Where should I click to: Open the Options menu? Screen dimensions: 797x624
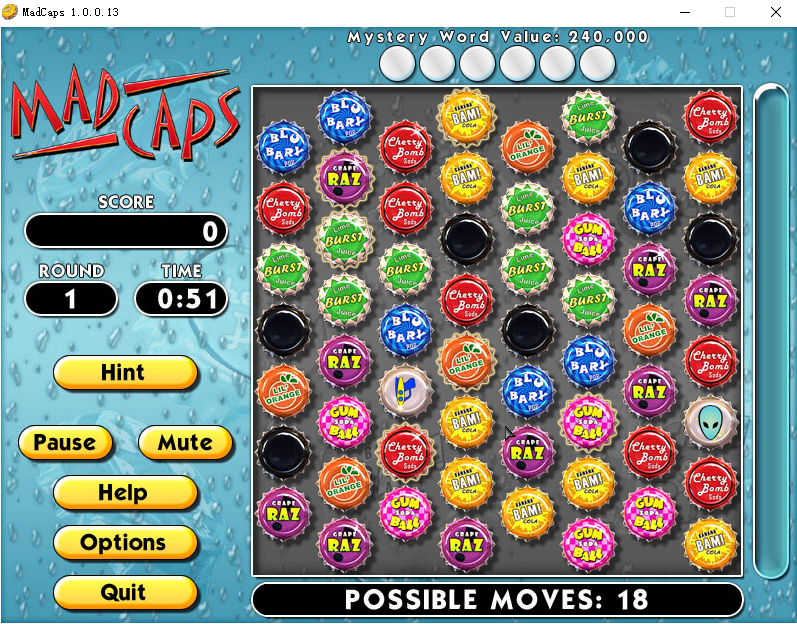(x=125, y=543)
